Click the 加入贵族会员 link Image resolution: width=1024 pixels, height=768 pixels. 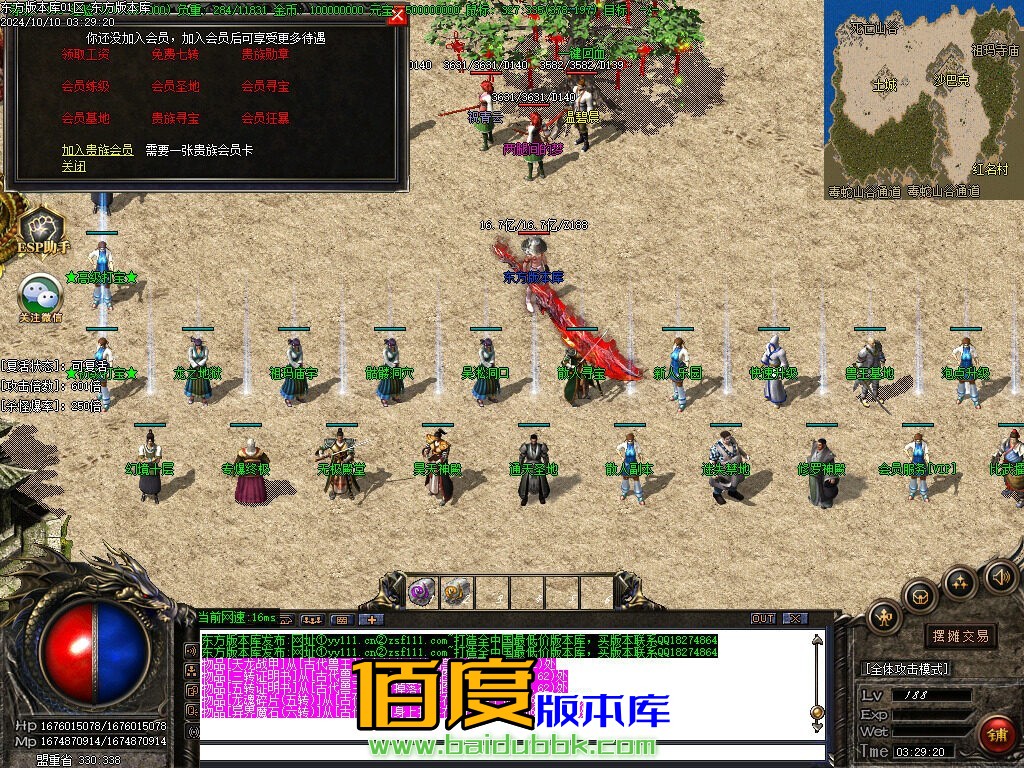point(97,150)
